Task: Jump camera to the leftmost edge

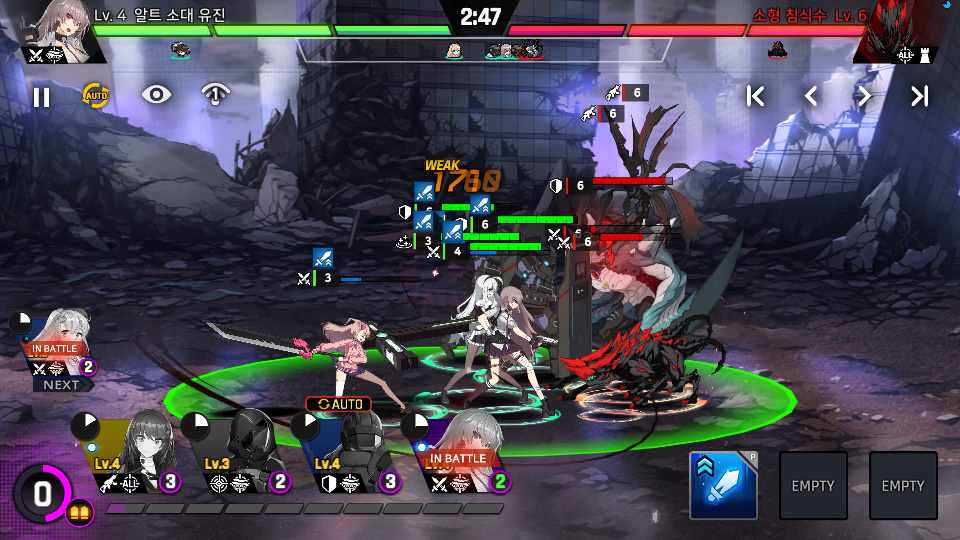Action: coord(756,96)
